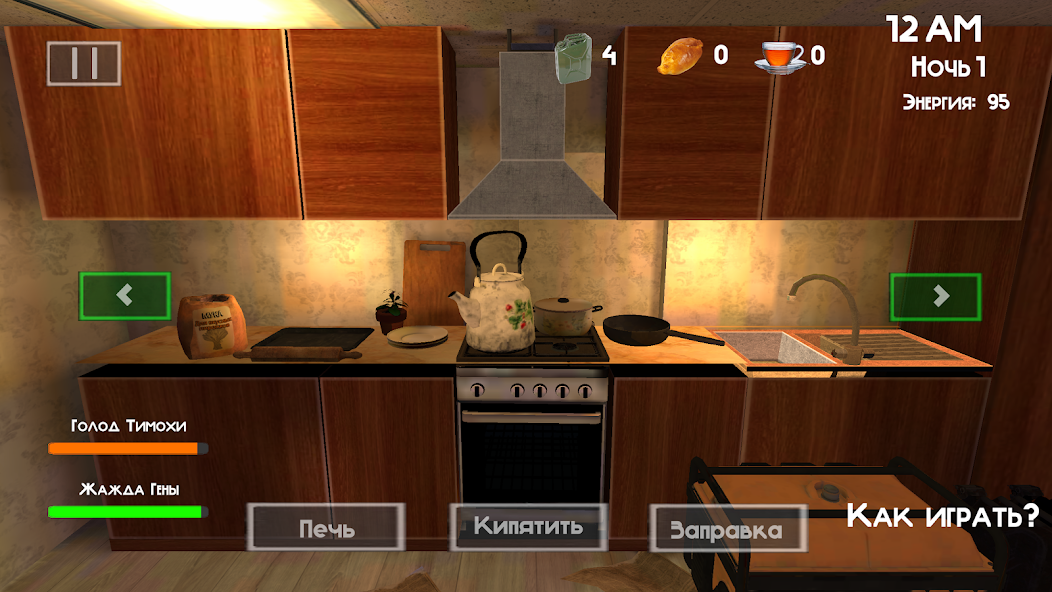This screenshot has width=1052, height=592.
Task: Select the fuel canister icon
Action: pyautogui.click(x=573, y=57)
